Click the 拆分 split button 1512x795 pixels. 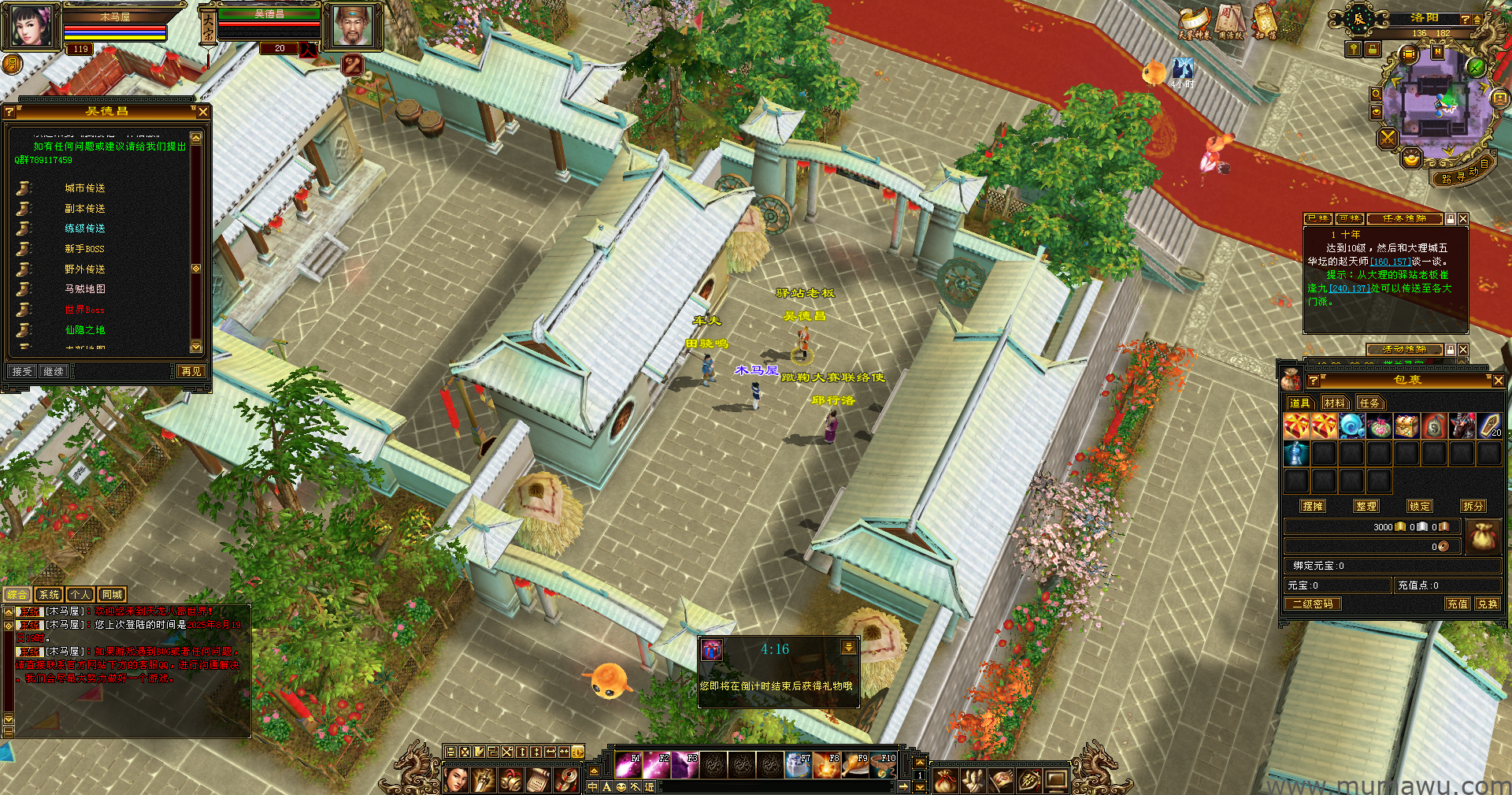(x=1473, y=507)
